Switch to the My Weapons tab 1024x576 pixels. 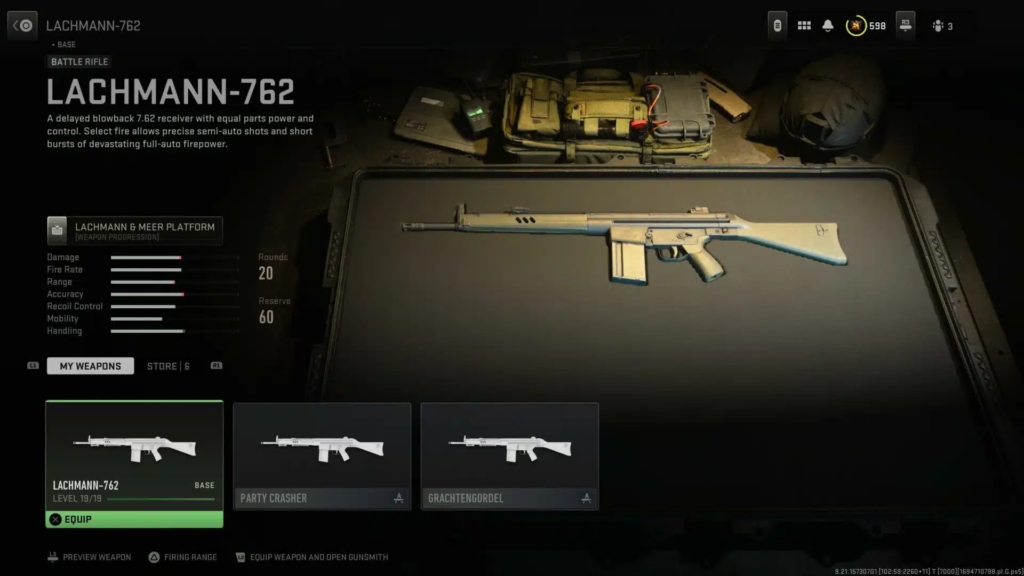pyautogui.click(x=90, y=366)
